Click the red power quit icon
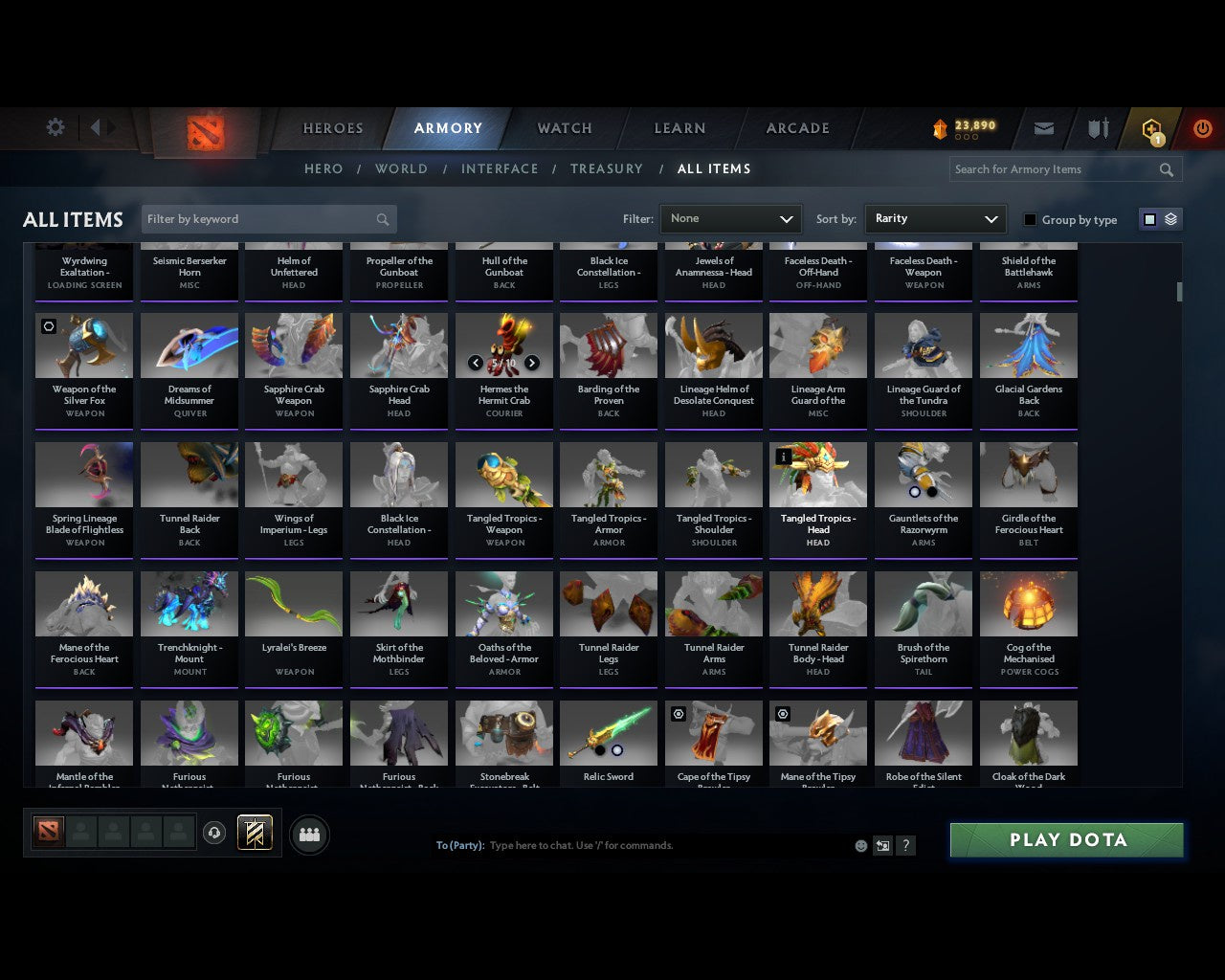Screen dimensions: 1225x980 pyautogui.click(x=1202, y=128)
